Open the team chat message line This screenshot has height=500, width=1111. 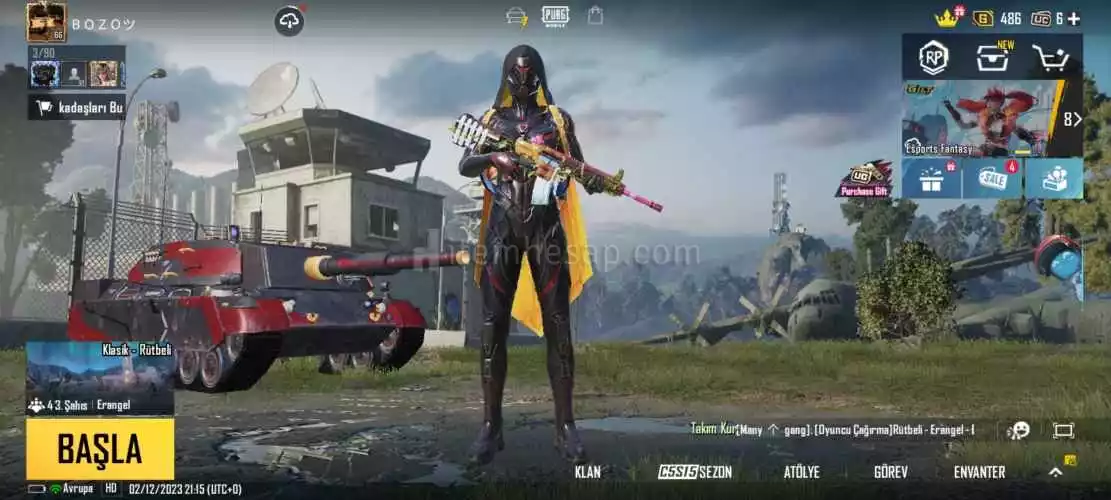pos(832,429)
